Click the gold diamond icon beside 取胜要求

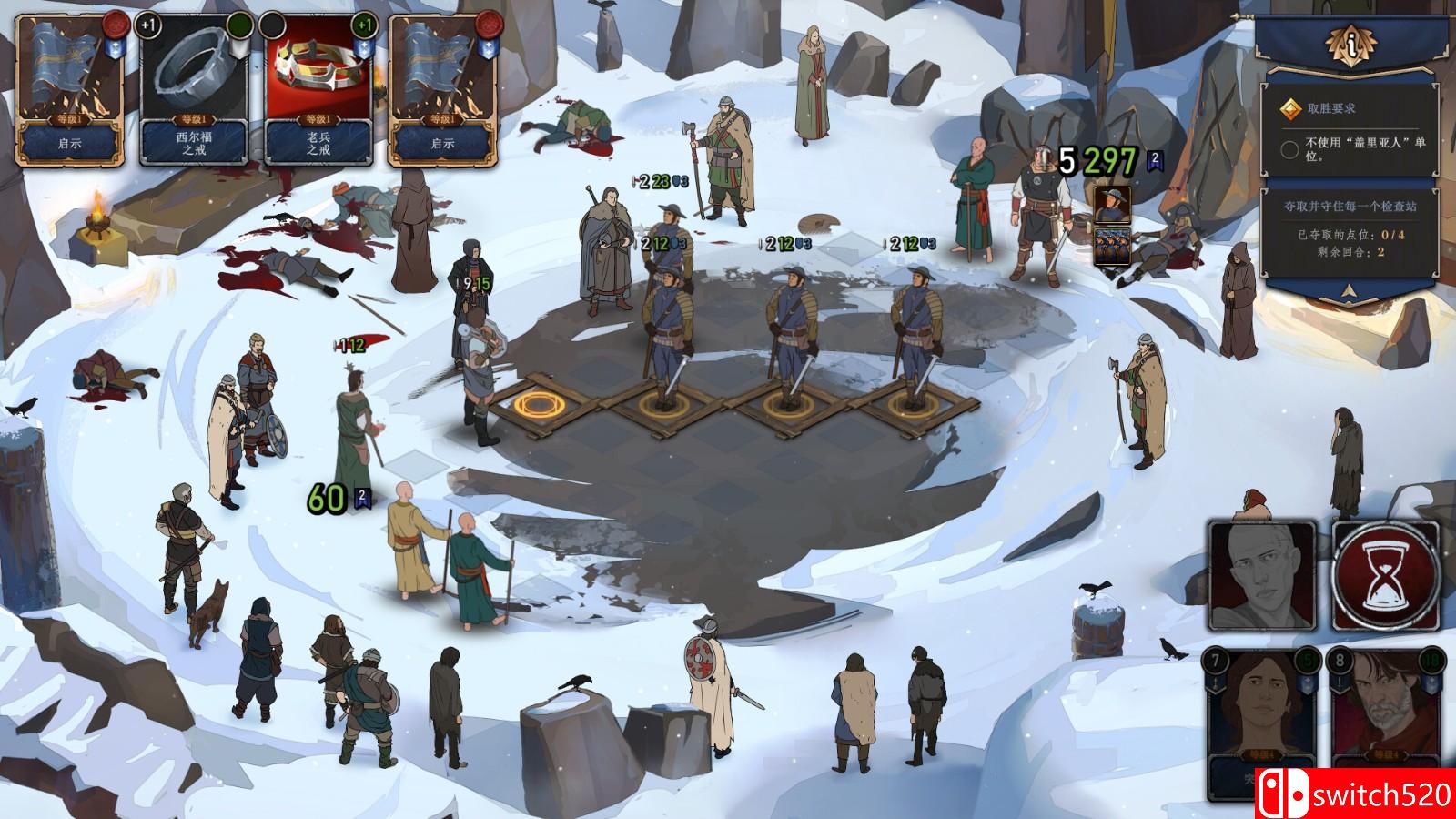click(1293, 107)
